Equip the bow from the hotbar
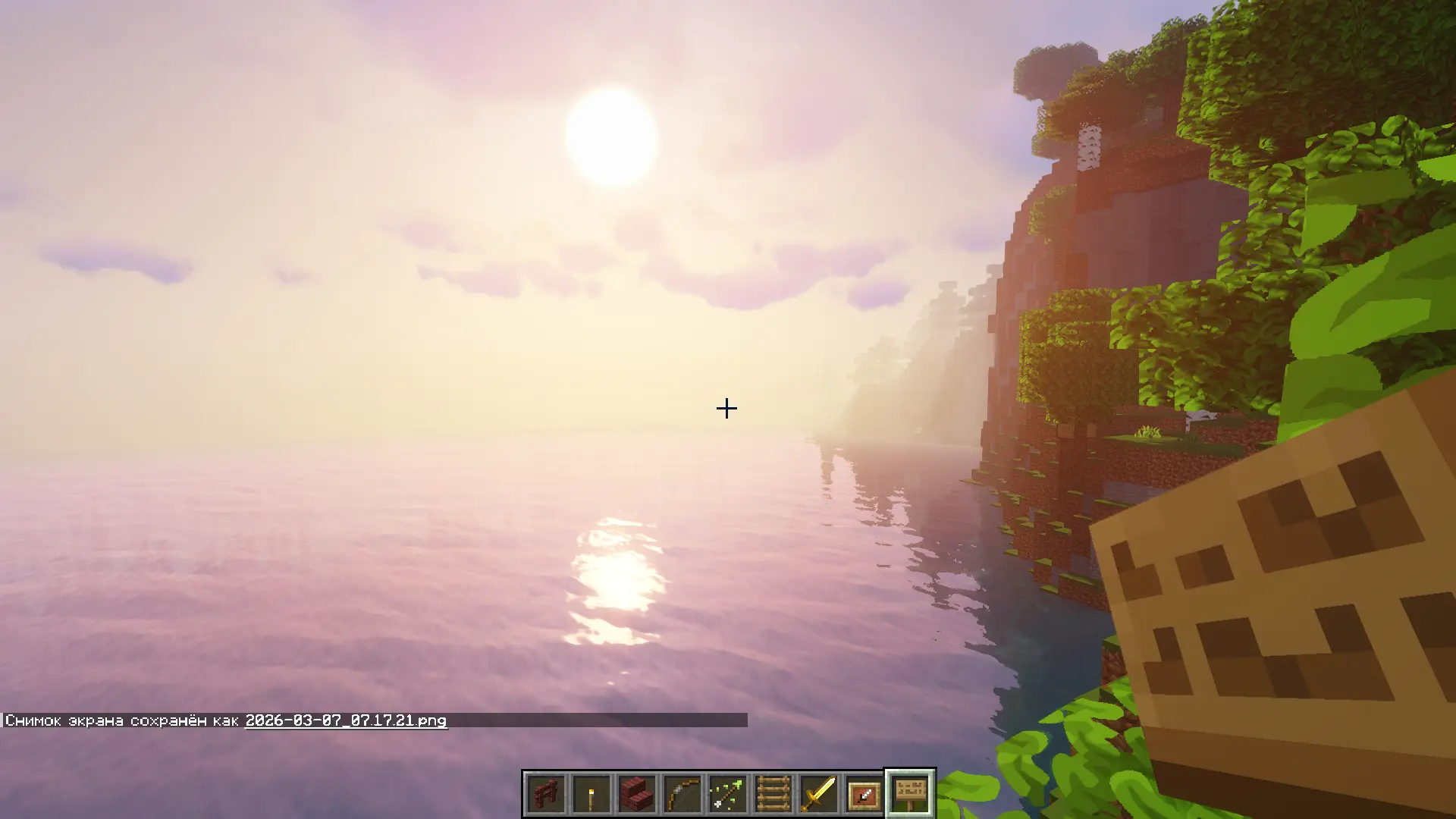 tap(682, 794)
